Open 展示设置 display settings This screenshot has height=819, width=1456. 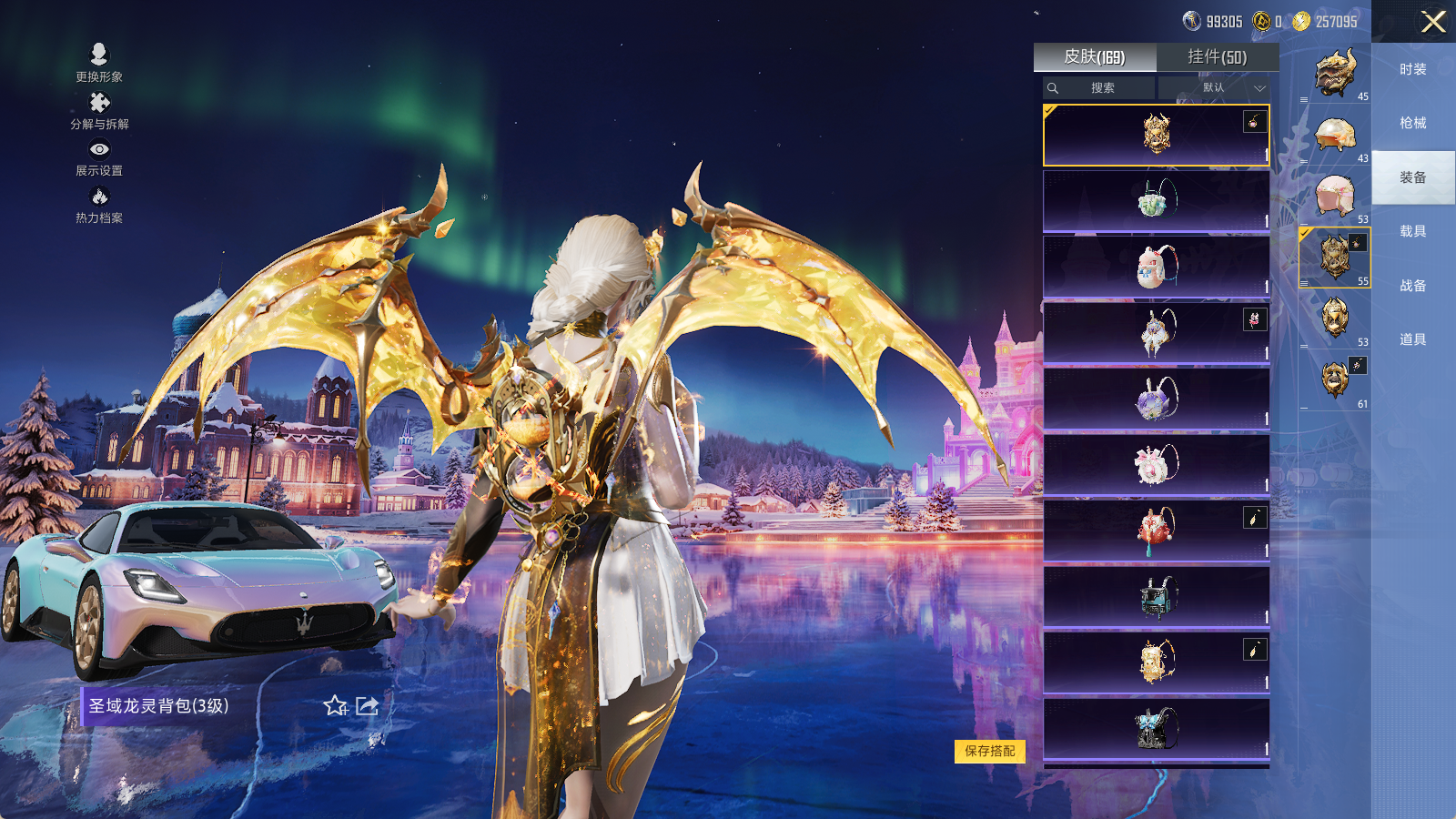(x=99, y=157)
